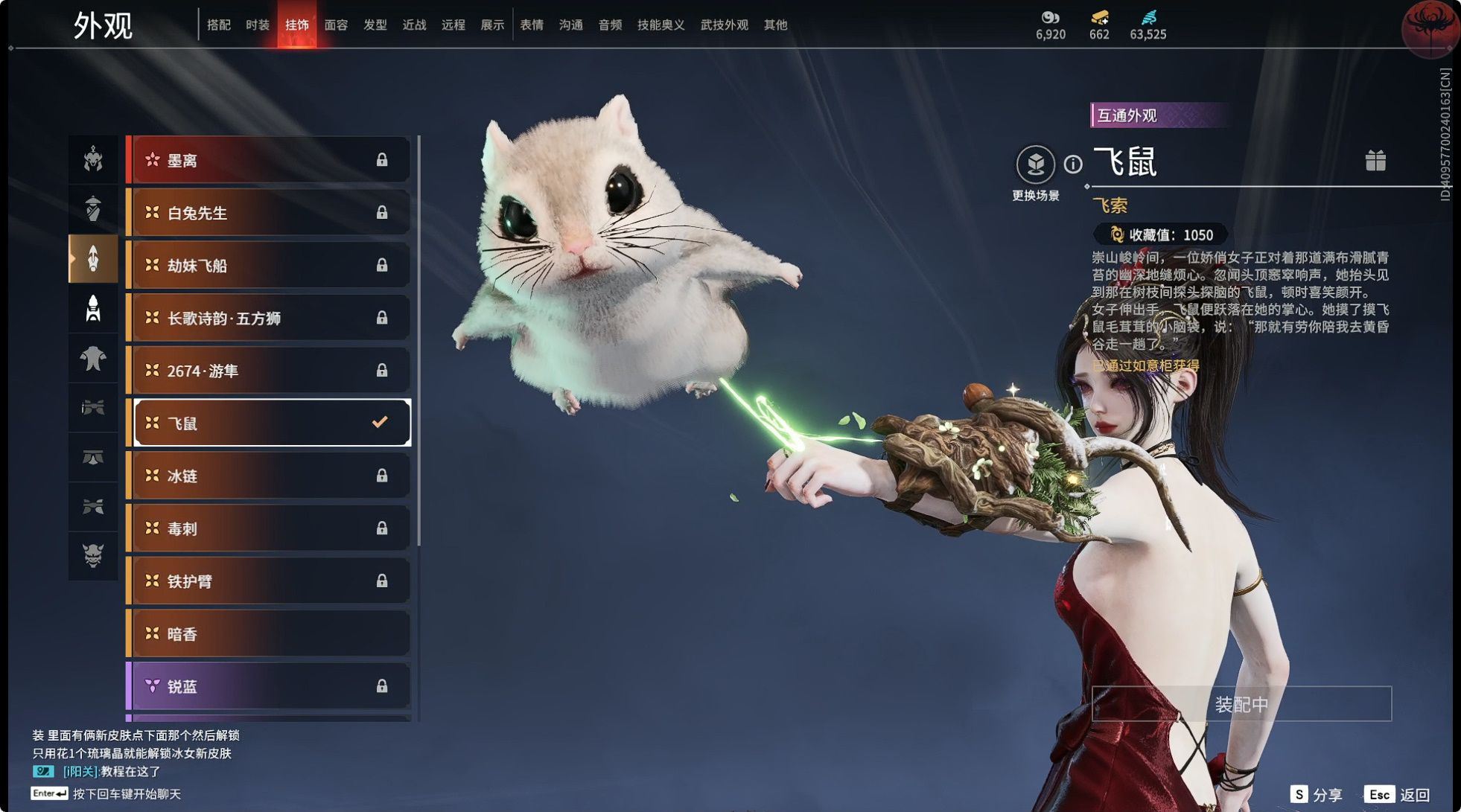Select the demon mask category icon
The height and width of the screenshot is (812, 1461).
[93, 555]
